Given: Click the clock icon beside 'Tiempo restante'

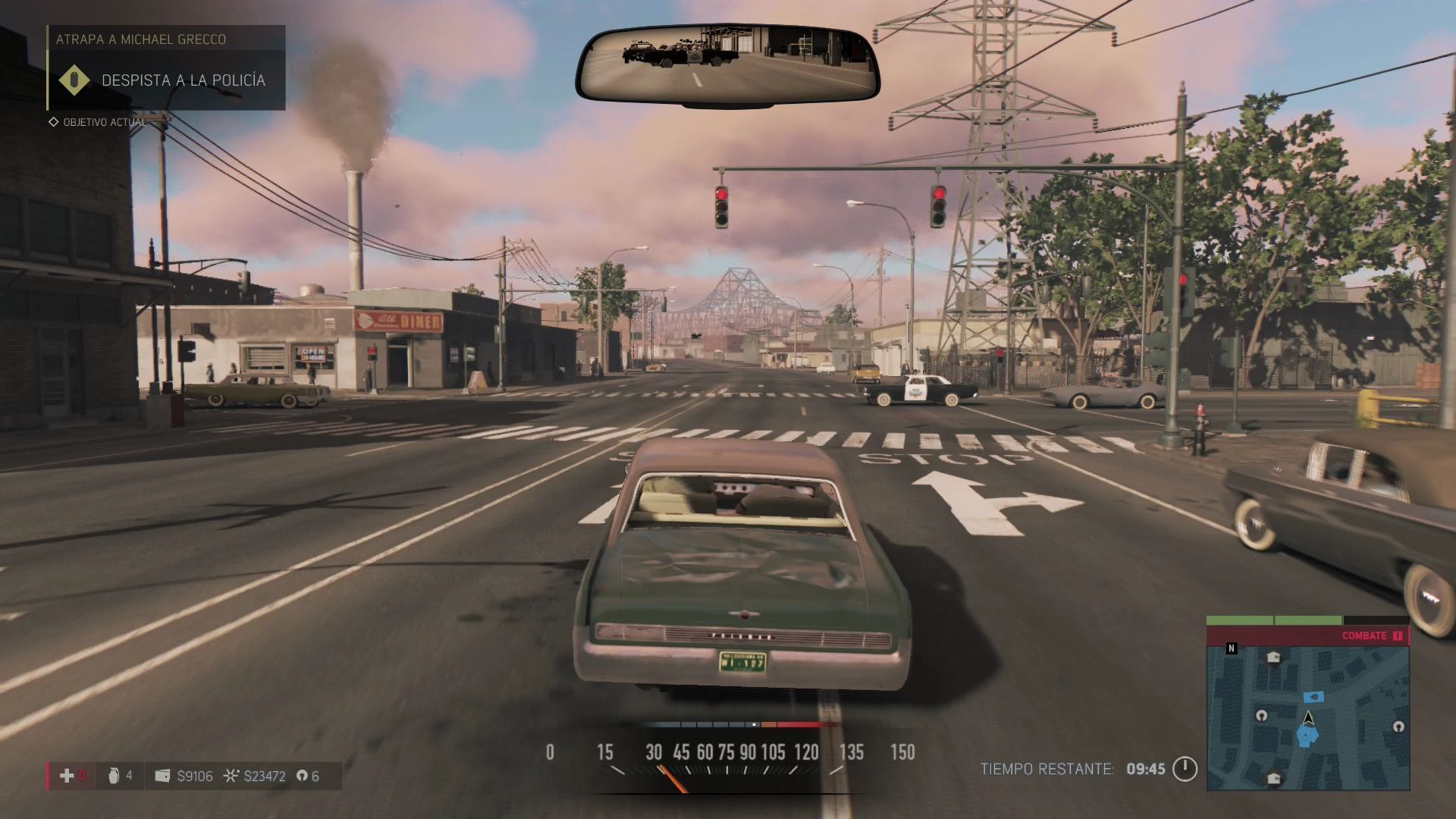Looking at the screenshot, I should [x=1185, y=769].
